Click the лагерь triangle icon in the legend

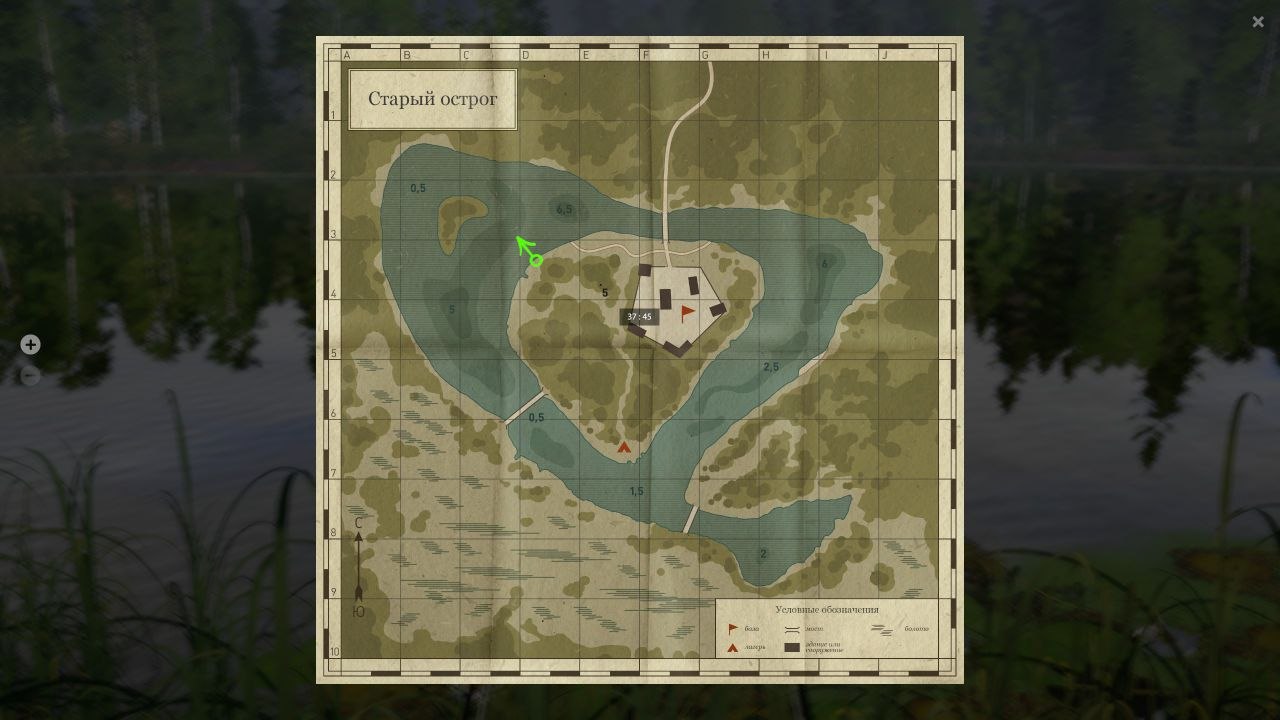(x=732, y=647)
